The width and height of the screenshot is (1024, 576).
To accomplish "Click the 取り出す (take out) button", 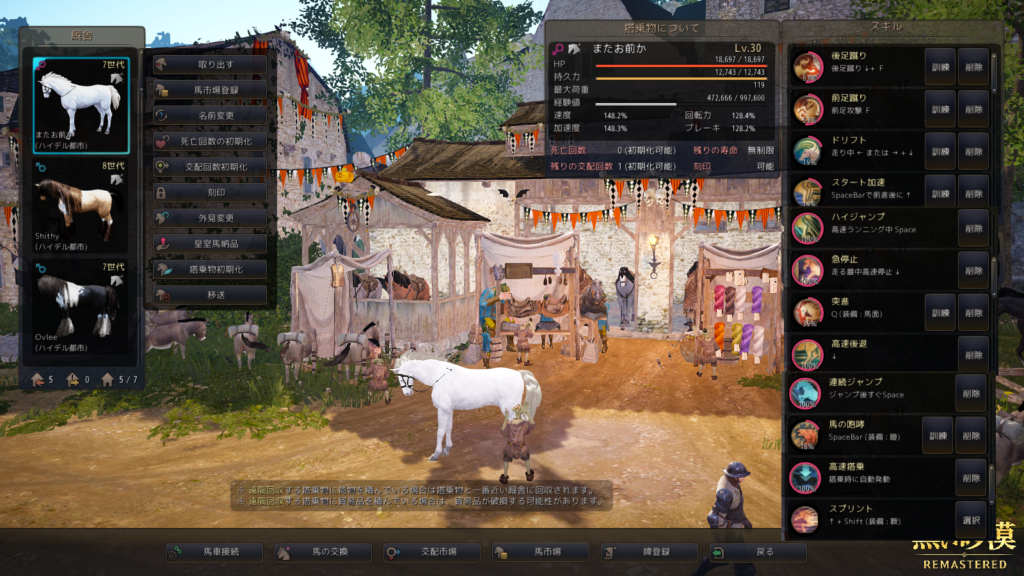I will click(210, 64).
